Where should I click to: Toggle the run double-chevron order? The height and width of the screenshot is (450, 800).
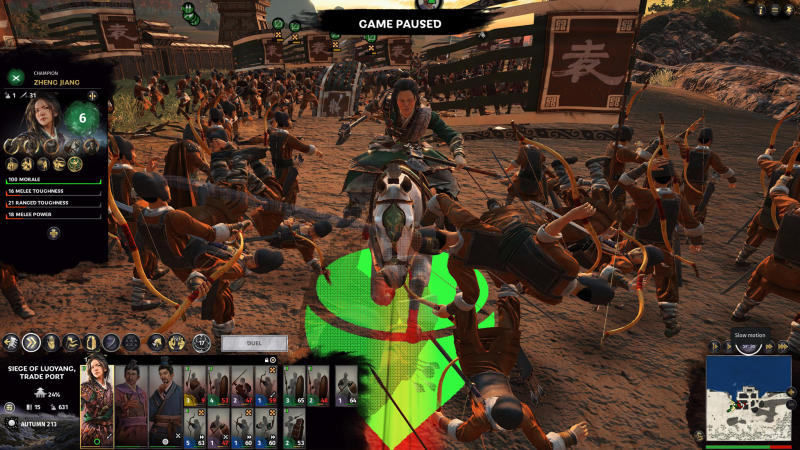click(31, 343)
